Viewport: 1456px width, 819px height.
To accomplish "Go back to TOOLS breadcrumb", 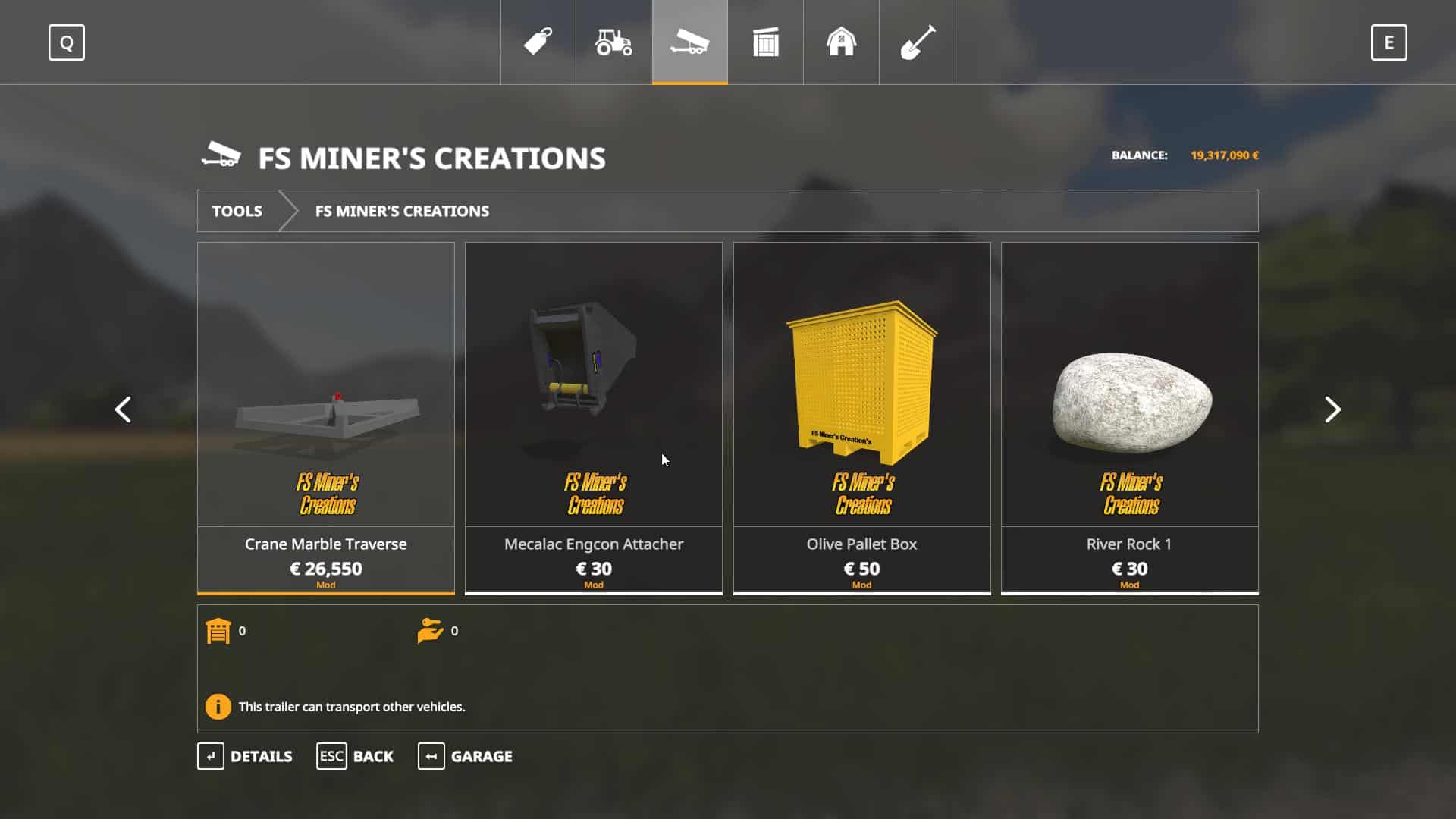I will 237,211.
